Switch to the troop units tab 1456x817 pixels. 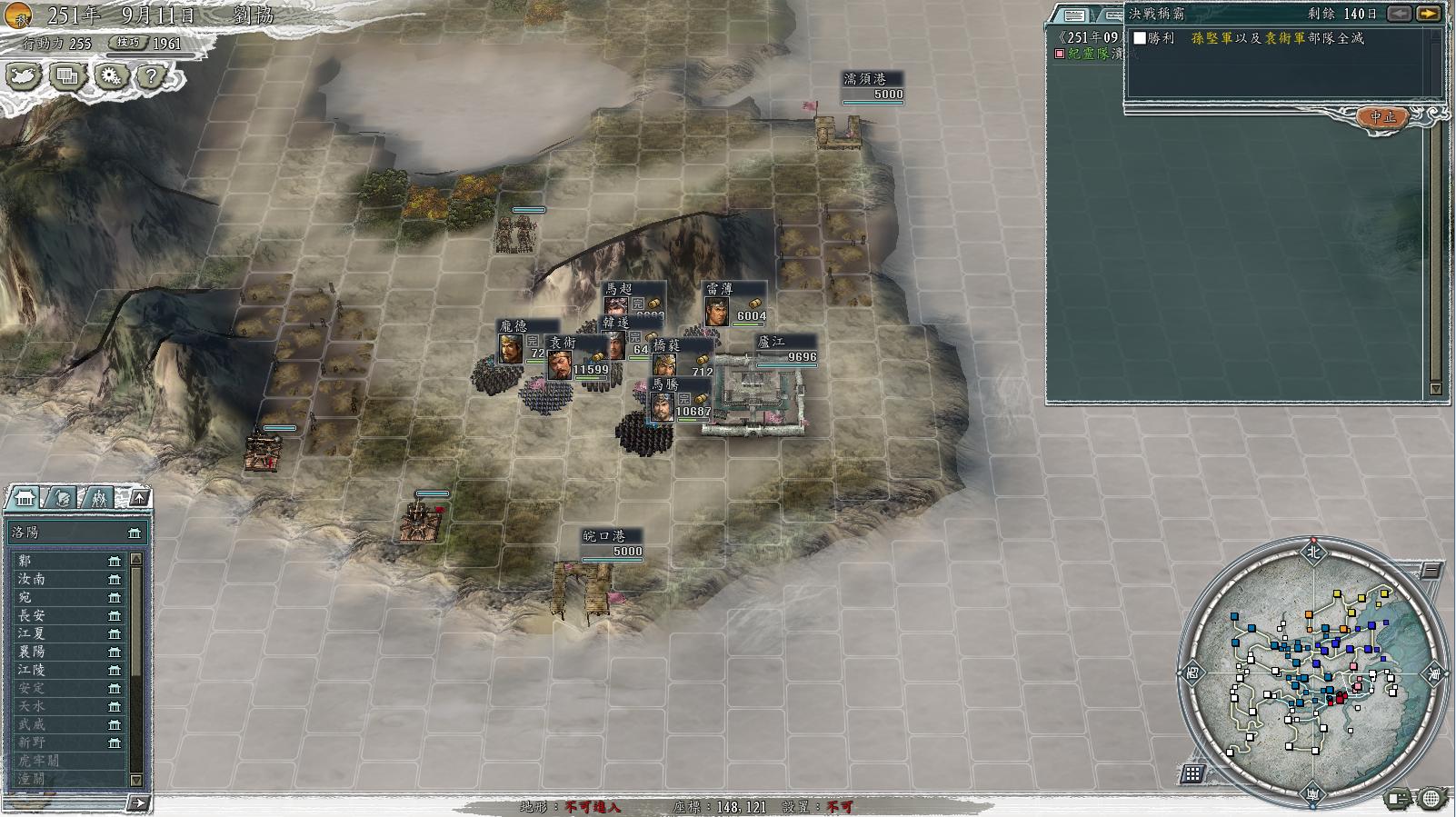[x=98, y=497]
